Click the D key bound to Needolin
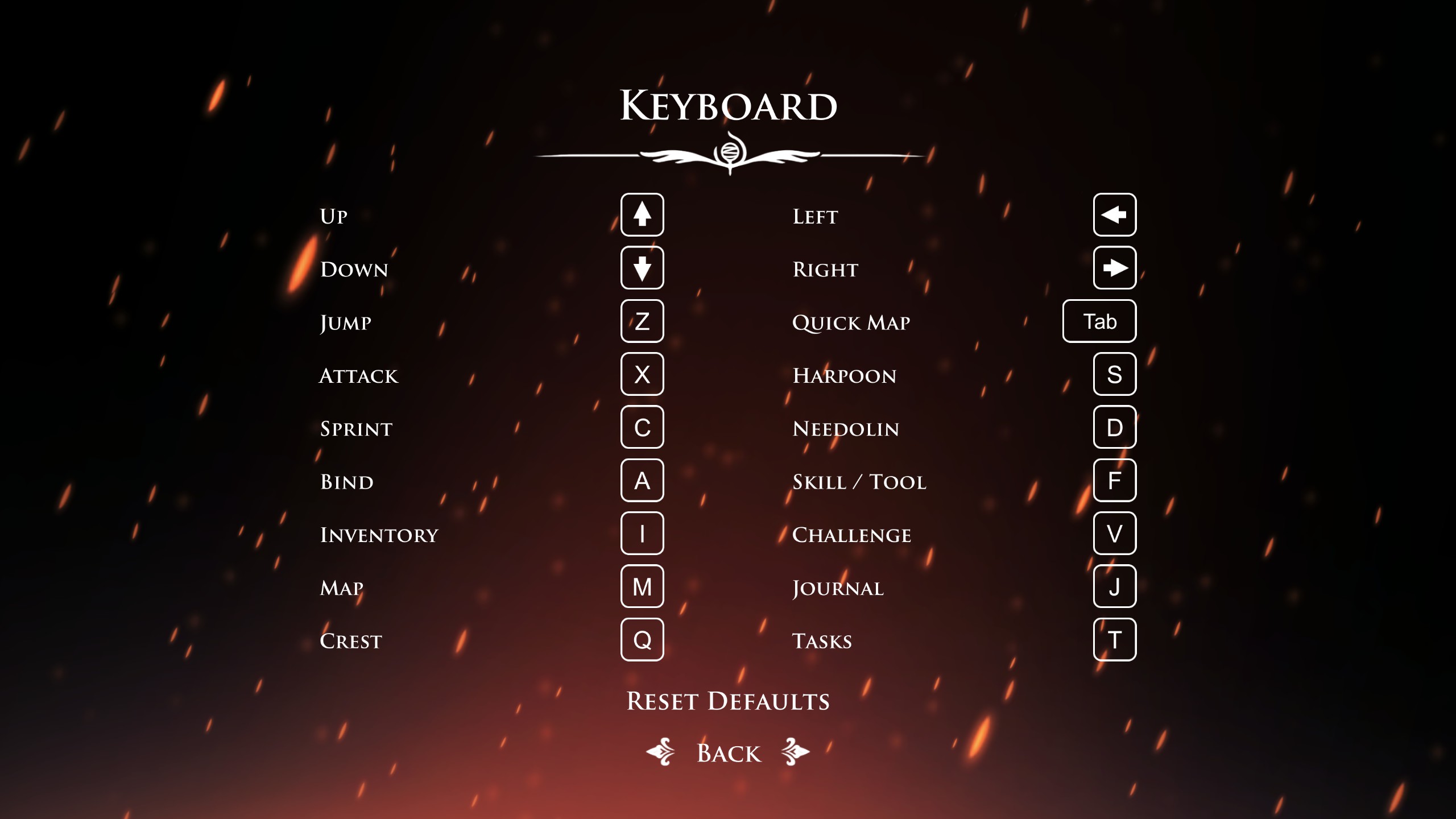This screenshot has height=819, width=1456. click(1115, 427)
